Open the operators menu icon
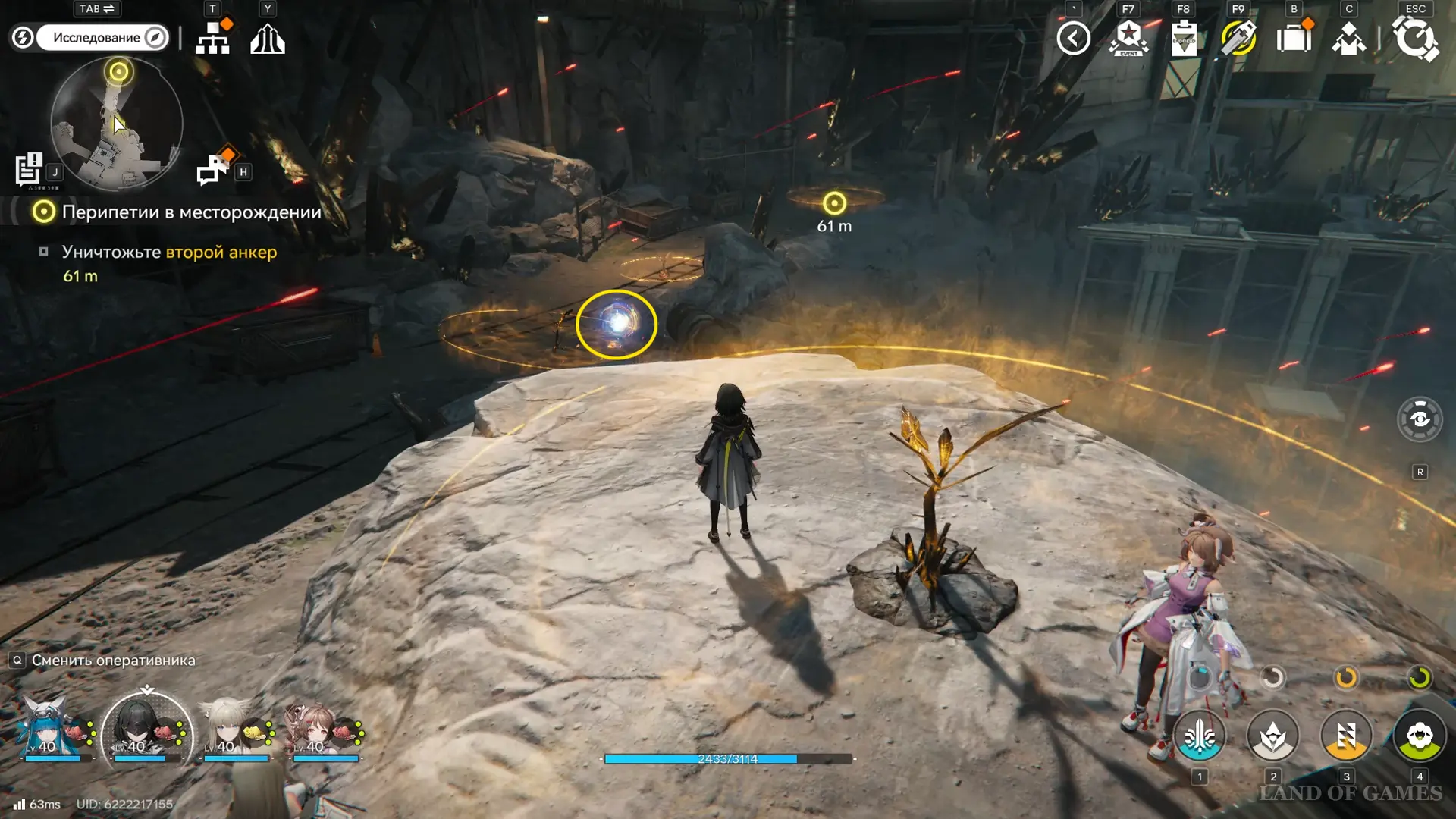This screenshot has width=1456, height=819. (1348, 38)
